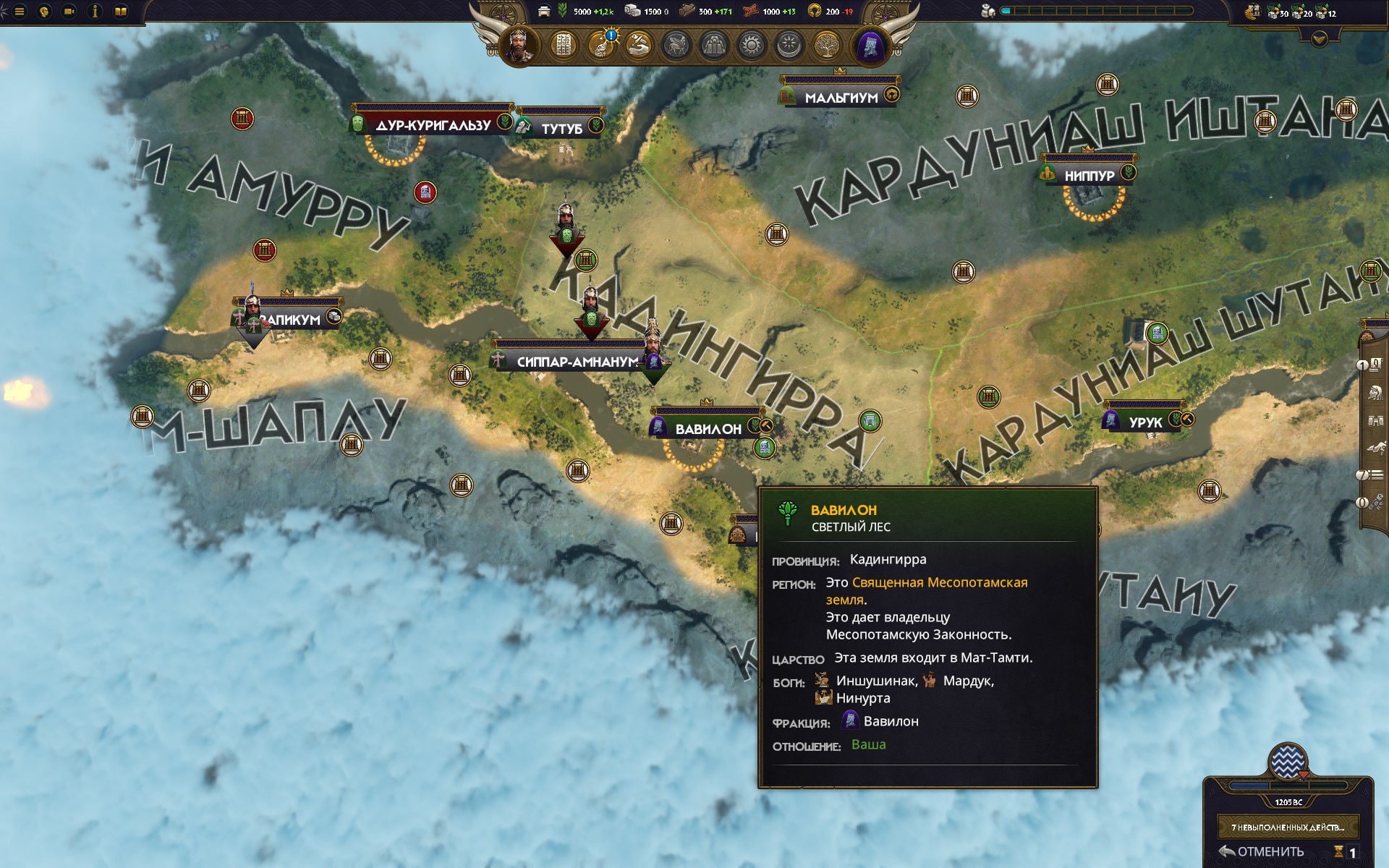
Task: Select the Сиппар-Амнанум settlement label
Action: pyautogui.click(x=577, y=362)
